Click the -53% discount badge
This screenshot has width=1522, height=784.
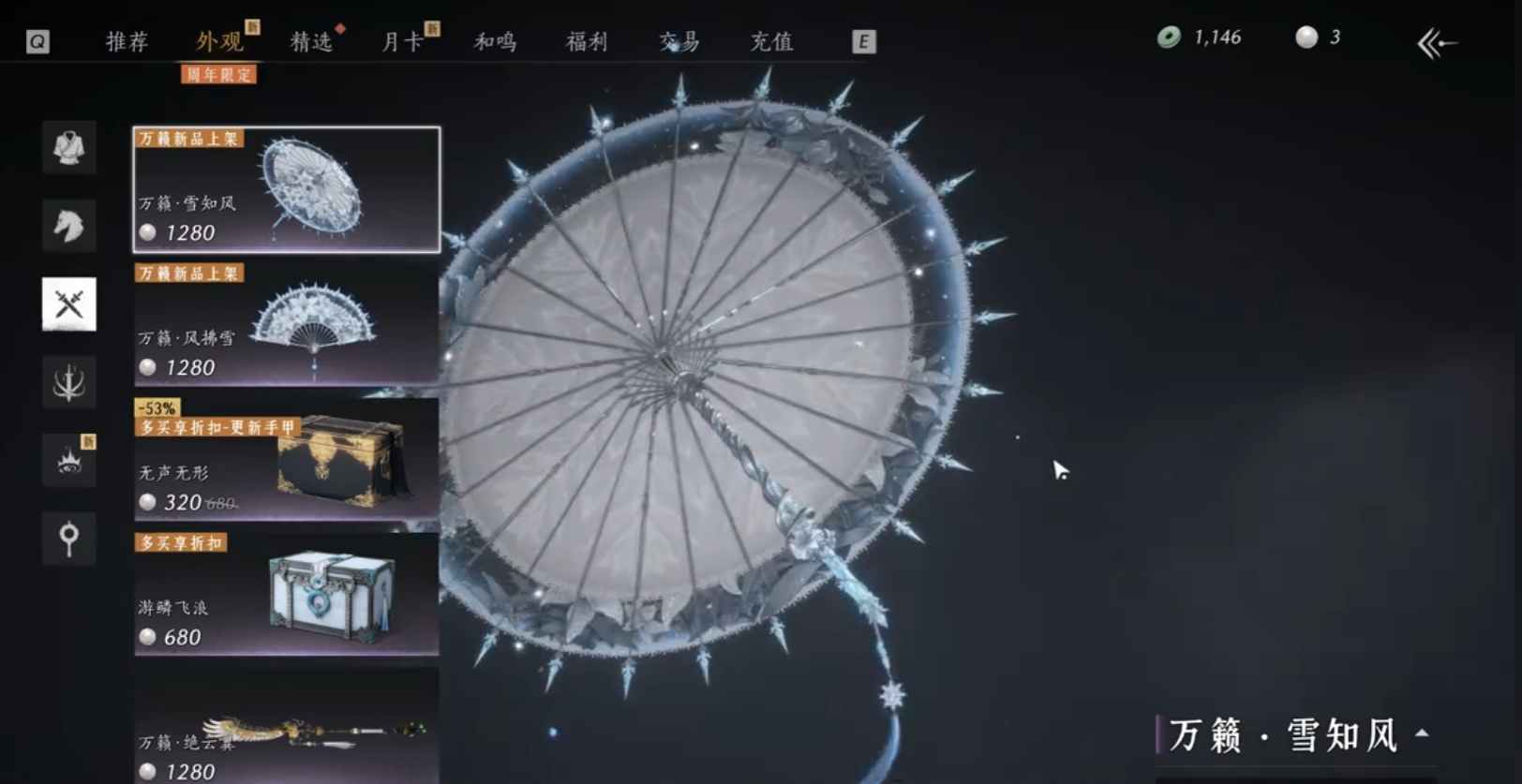(156, 406)
